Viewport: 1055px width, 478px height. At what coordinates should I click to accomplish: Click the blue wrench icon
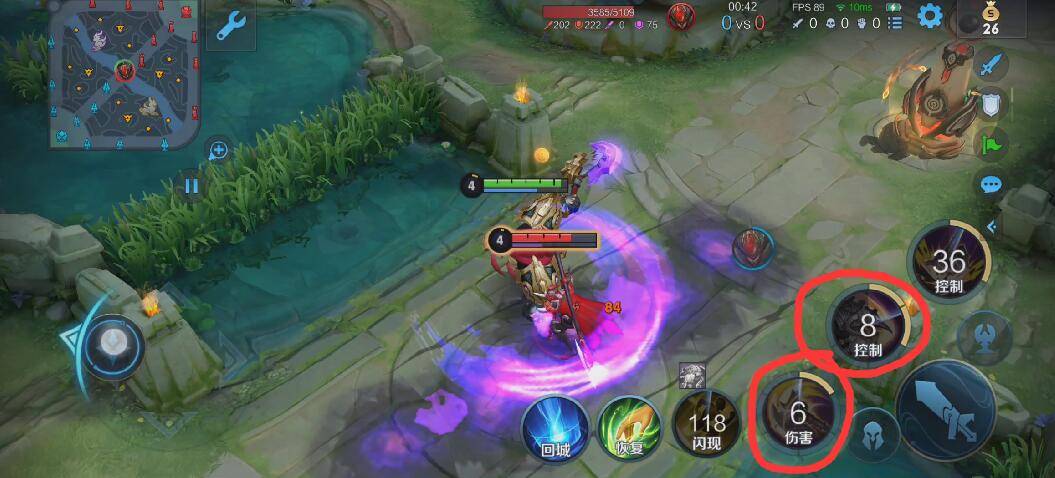230,27
